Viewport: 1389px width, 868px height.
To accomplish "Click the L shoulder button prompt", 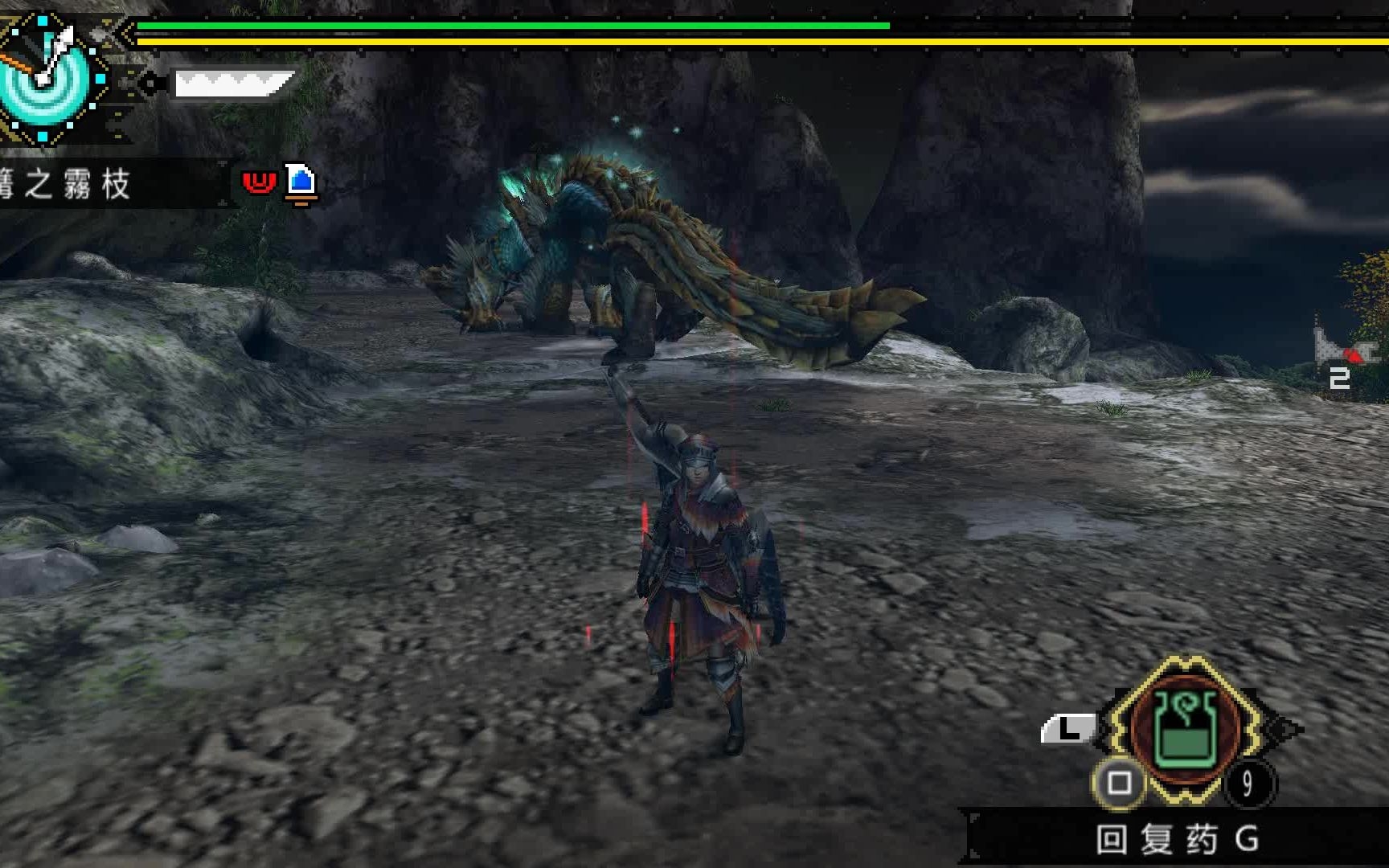I will coord(1070,728).
